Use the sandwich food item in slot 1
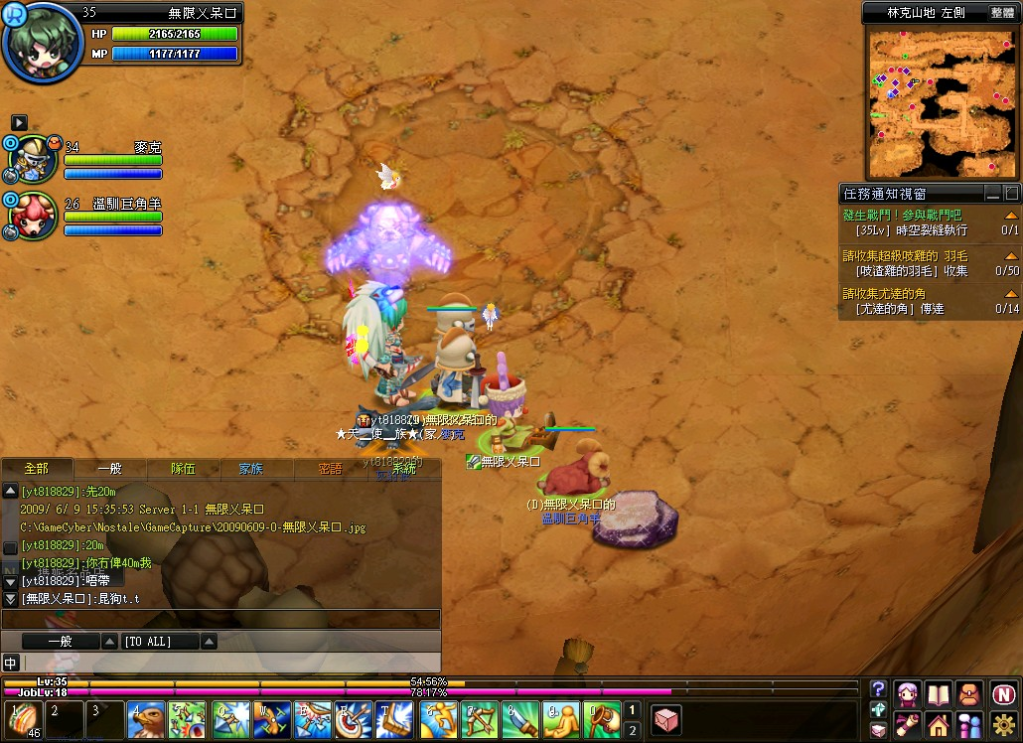This screenshot has width=1023, height=743. (x=22, y=720)
